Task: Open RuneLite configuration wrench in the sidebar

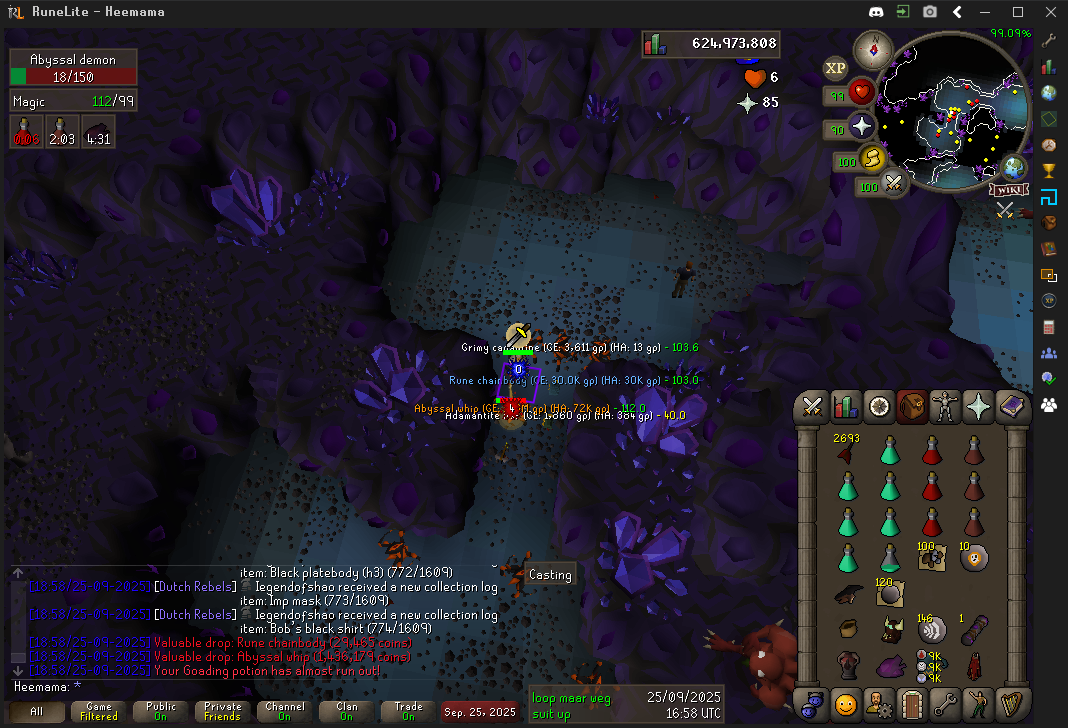Action: pos(1049,41)
